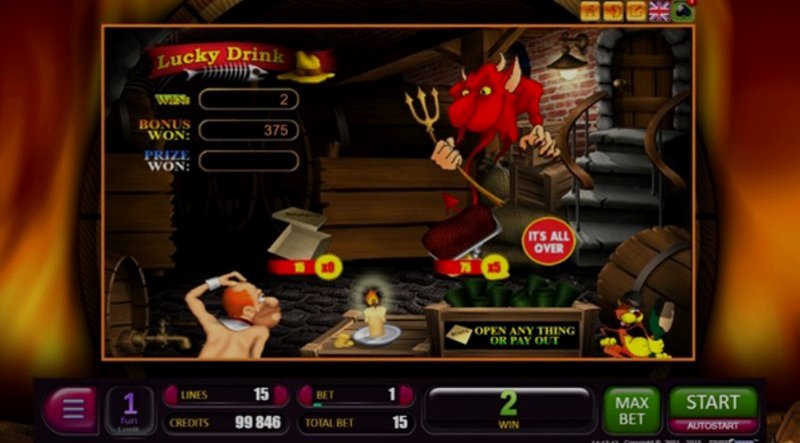Select the UK flag language button
The height and width of the screenshot is (443, 800).
tap(659, 11)
